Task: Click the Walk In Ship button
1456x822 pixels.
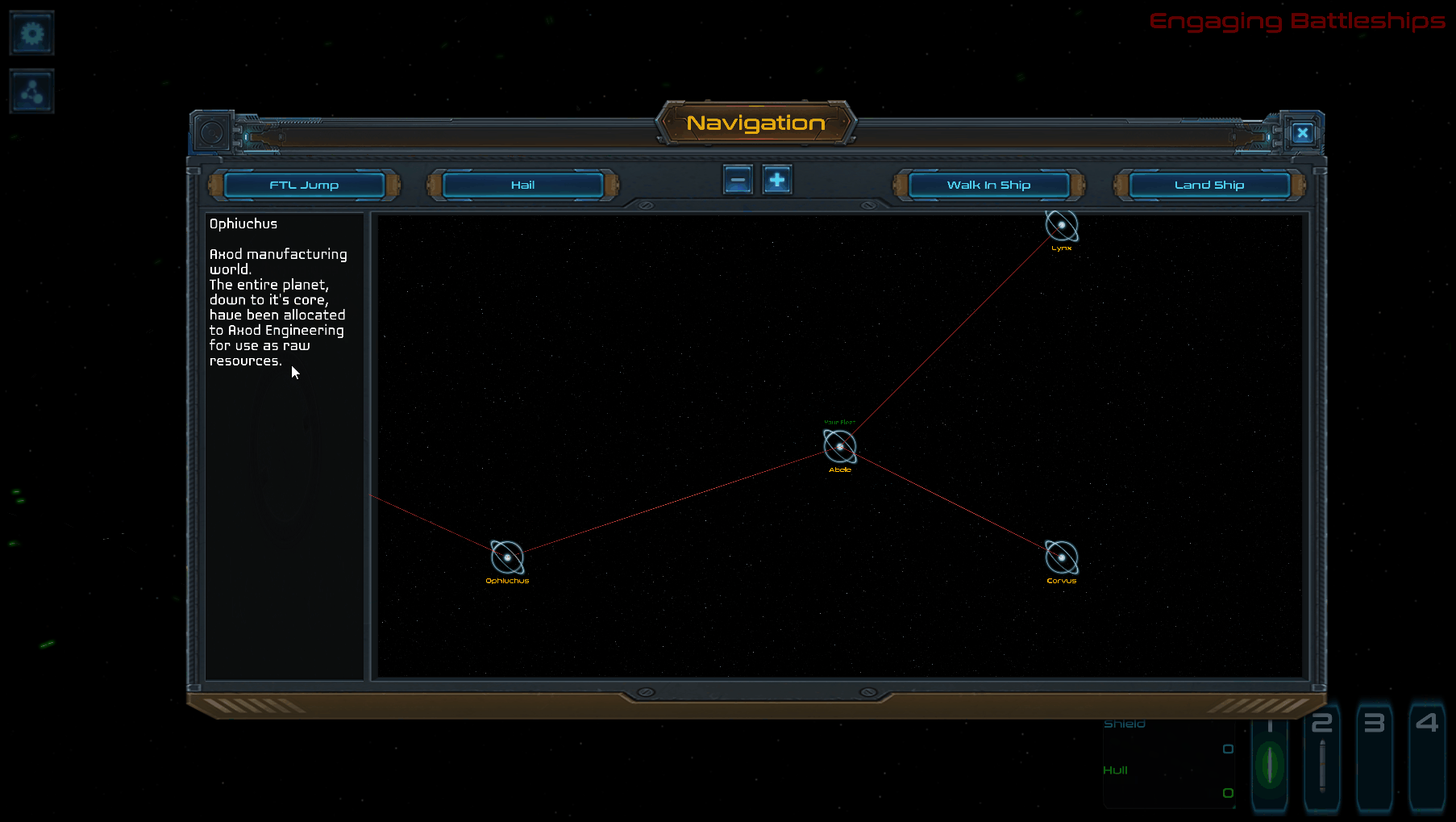Action: (x=988, y=185)
